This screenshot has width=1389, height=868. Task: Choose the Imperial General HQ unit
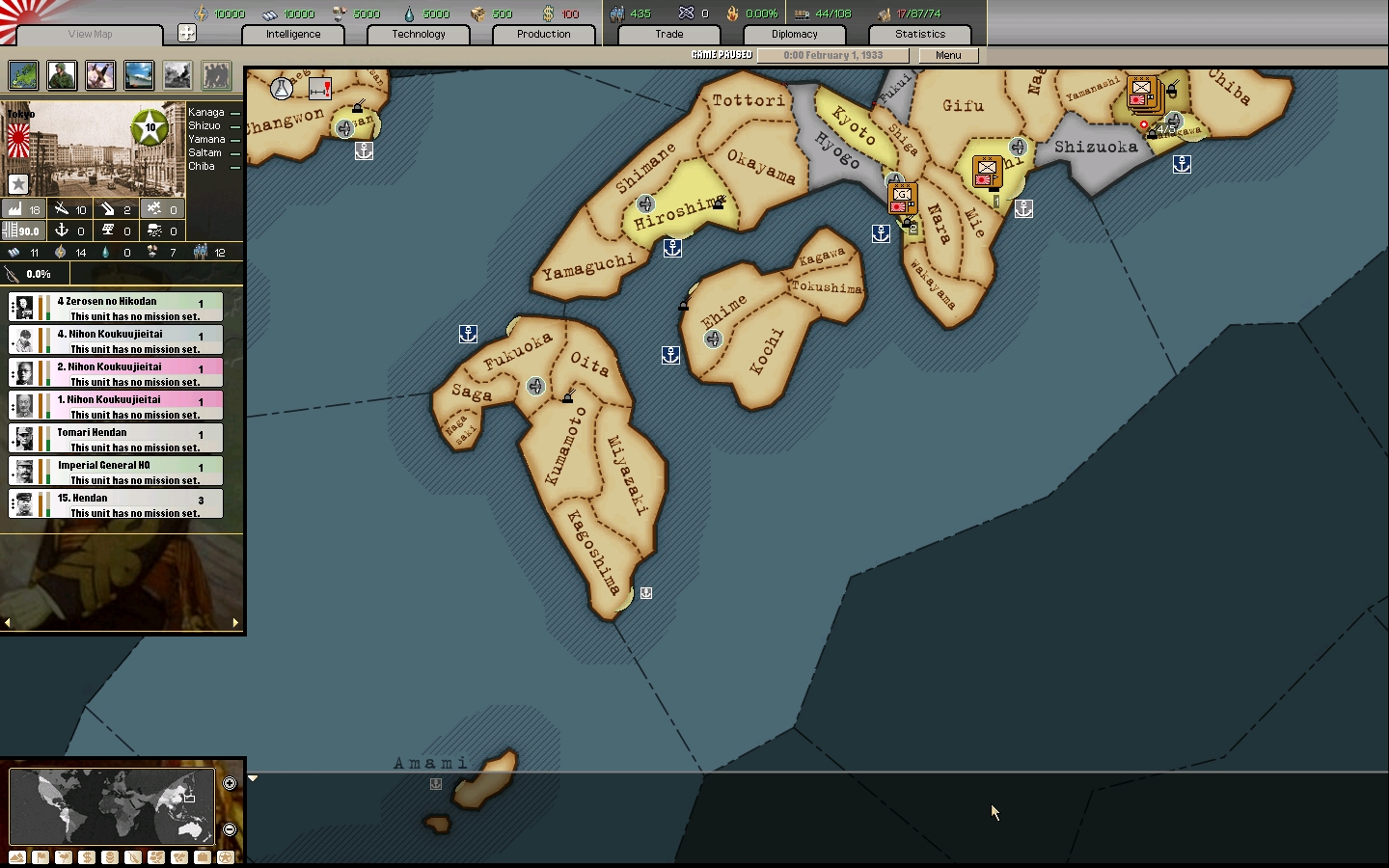click(x=116, y=472)
